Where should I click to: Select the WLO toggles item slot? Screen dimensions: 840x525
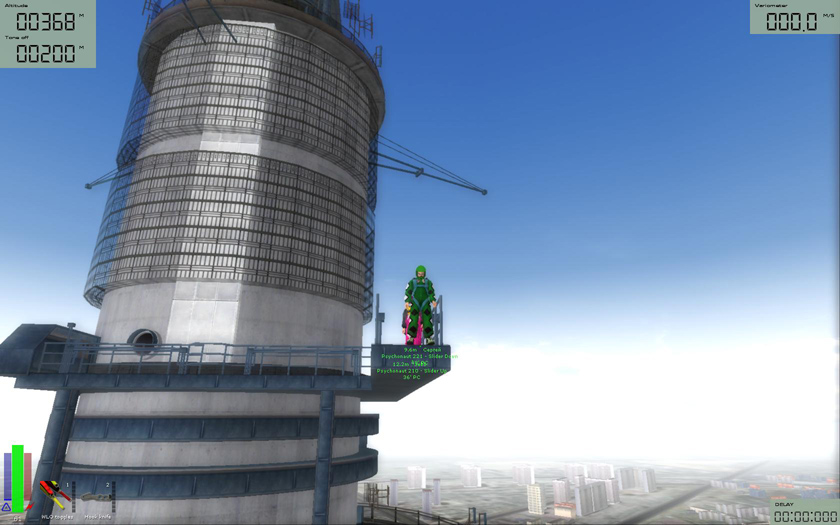(55, 496)
